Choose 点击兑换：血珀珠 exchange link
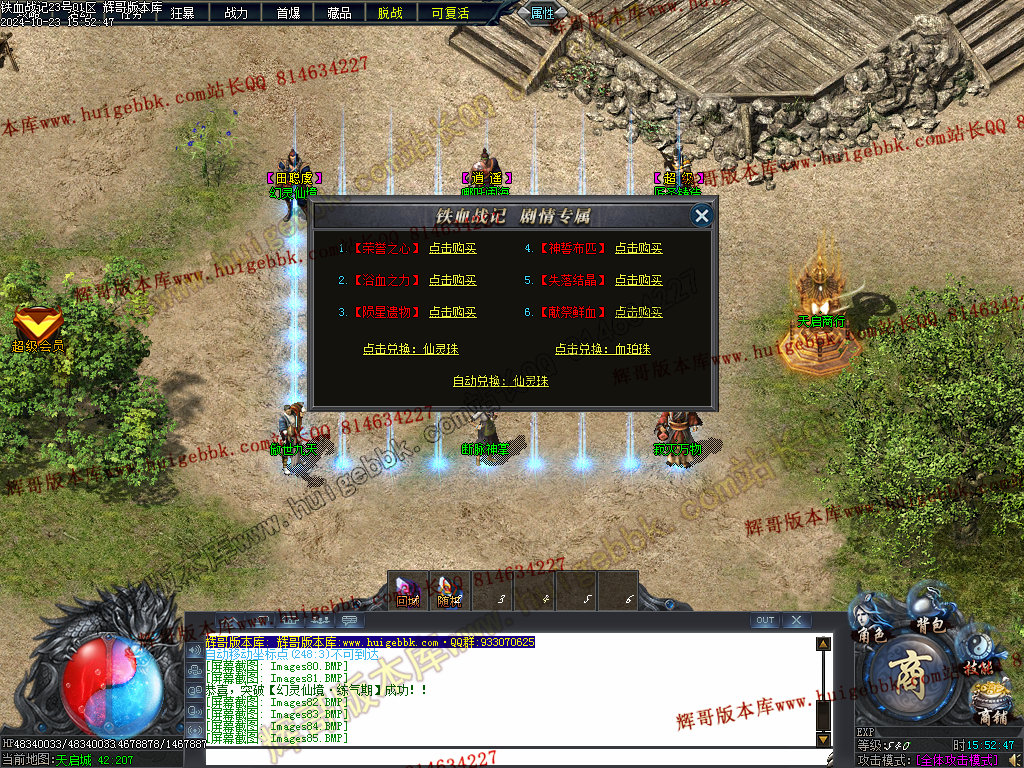 tap(602, 350)
